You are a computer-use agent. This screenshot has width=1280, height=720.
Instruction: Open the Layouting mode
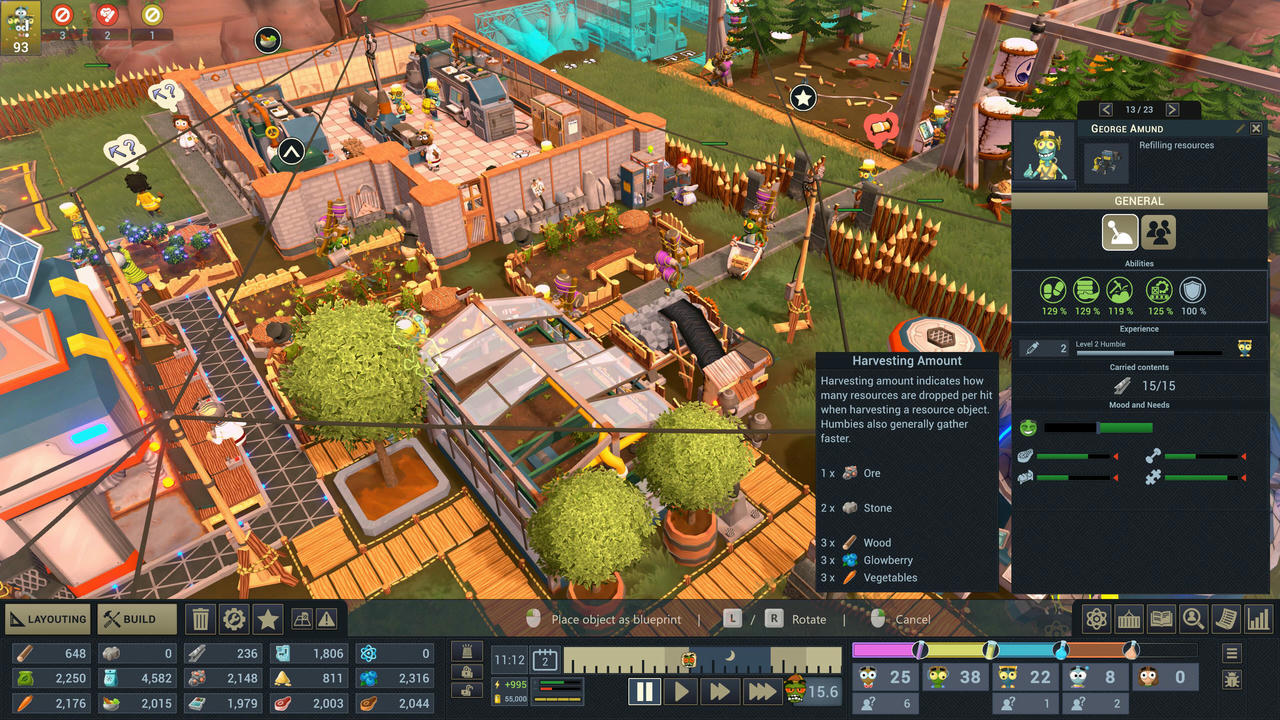pos(48,619)
